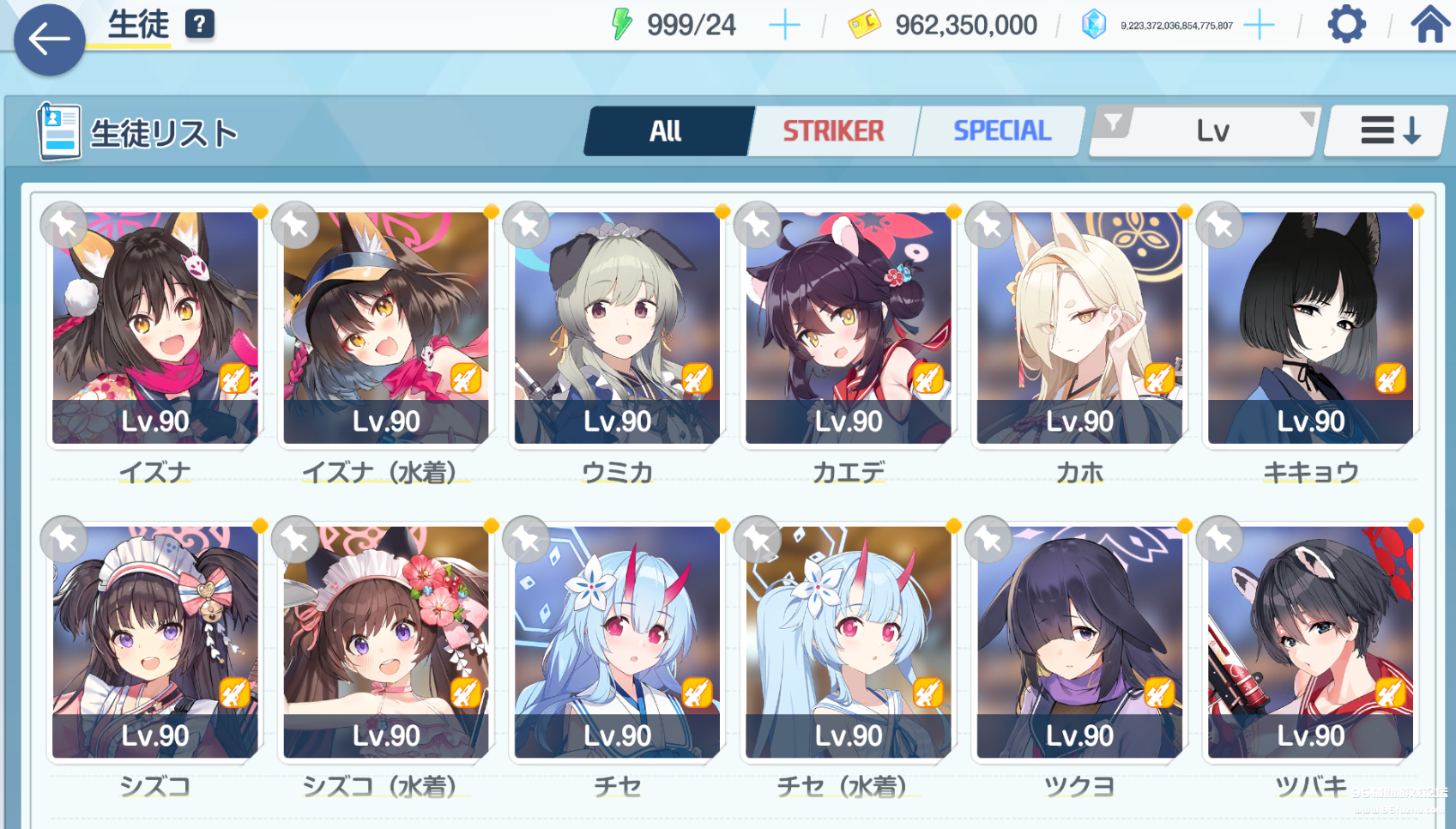1456x829 pixels.
Task: Select the ツバキ student card
Action: [x=1310, y=643]
